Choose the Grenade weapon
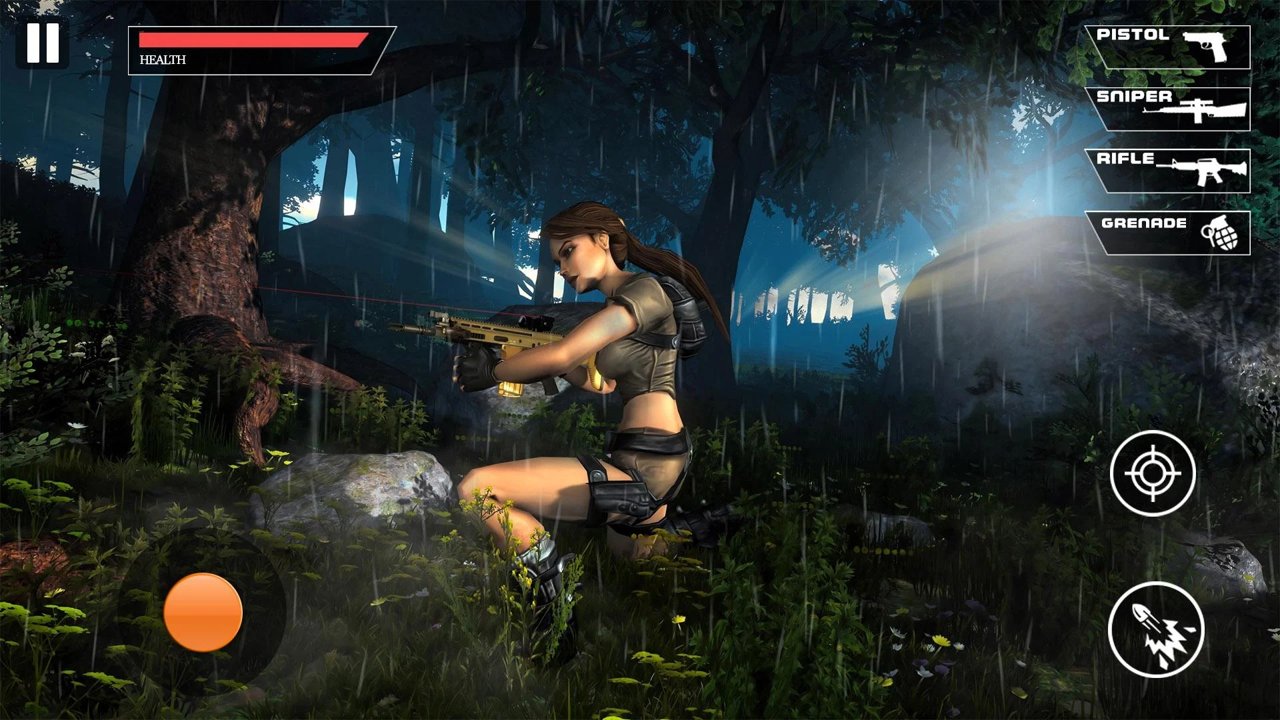The image size is (1280, 720). [x=1168, y=232]
